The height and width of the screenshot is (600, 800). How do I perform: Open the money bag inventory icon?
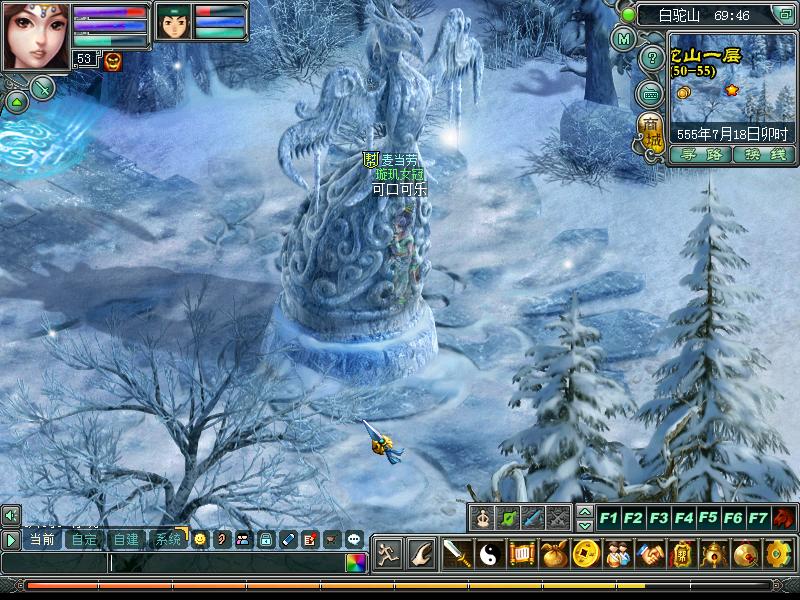point(555,553)
